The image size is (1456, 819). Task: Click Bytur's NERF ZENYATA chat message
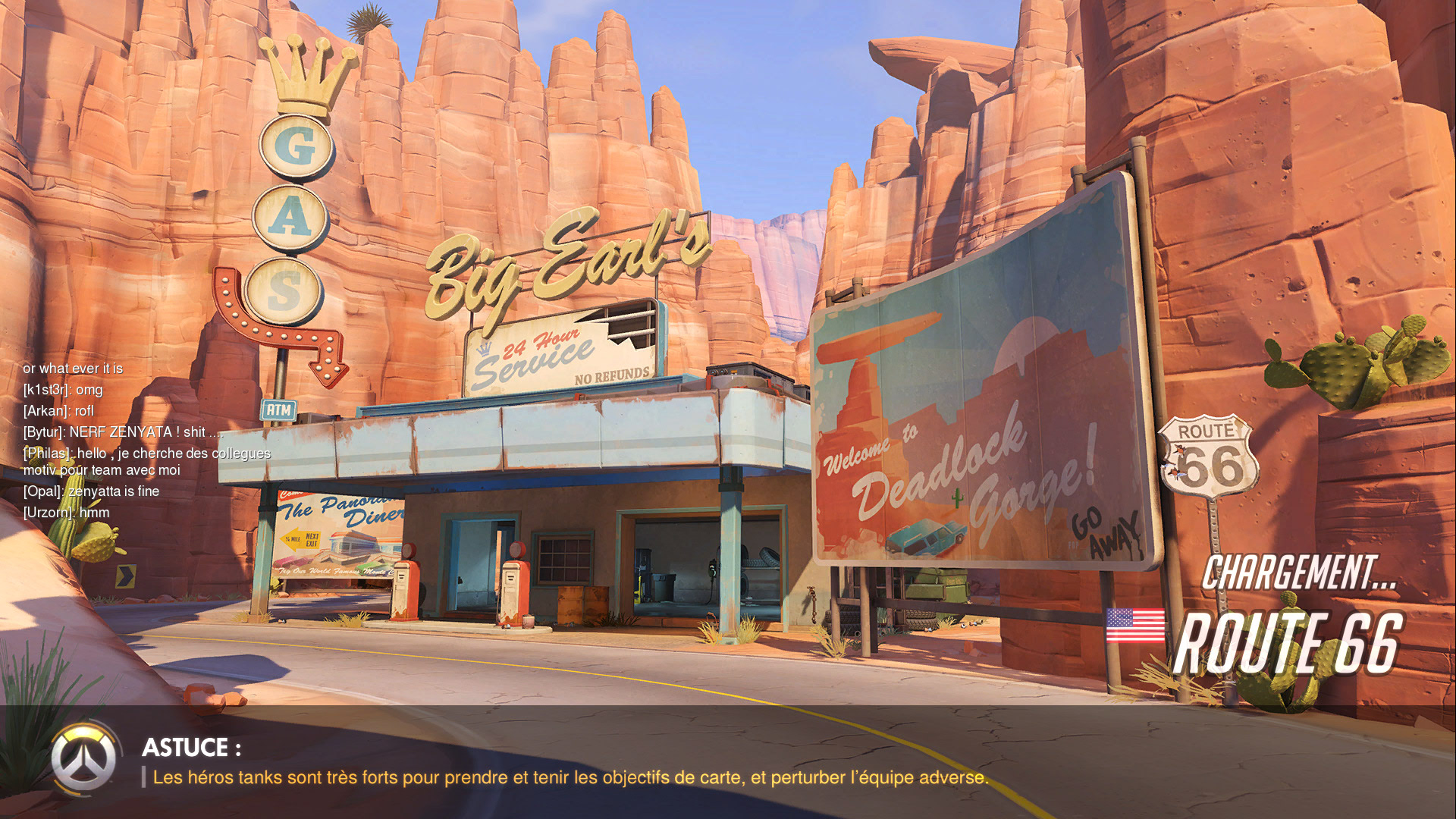pyautogui.click(x=123, y=432)
